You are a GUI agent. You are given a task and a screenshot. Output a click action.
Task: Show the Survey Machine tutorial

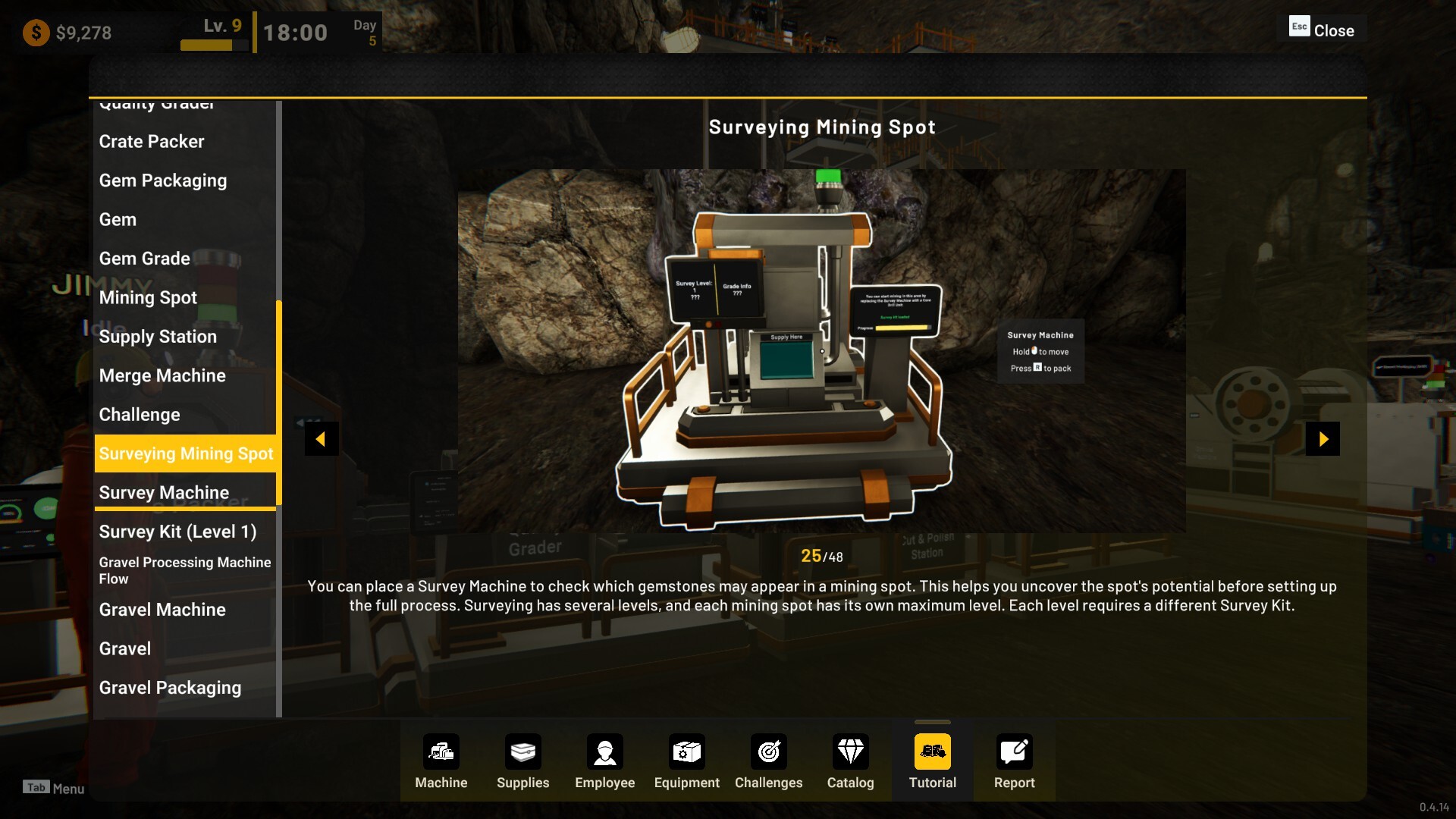pos(164,493)
